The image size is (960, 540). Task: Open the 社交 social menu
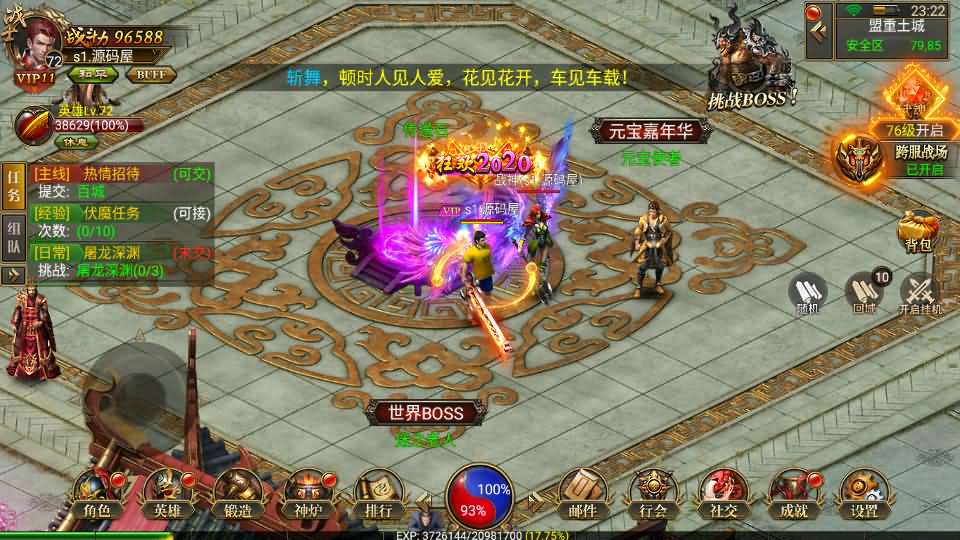click(723, 496)
